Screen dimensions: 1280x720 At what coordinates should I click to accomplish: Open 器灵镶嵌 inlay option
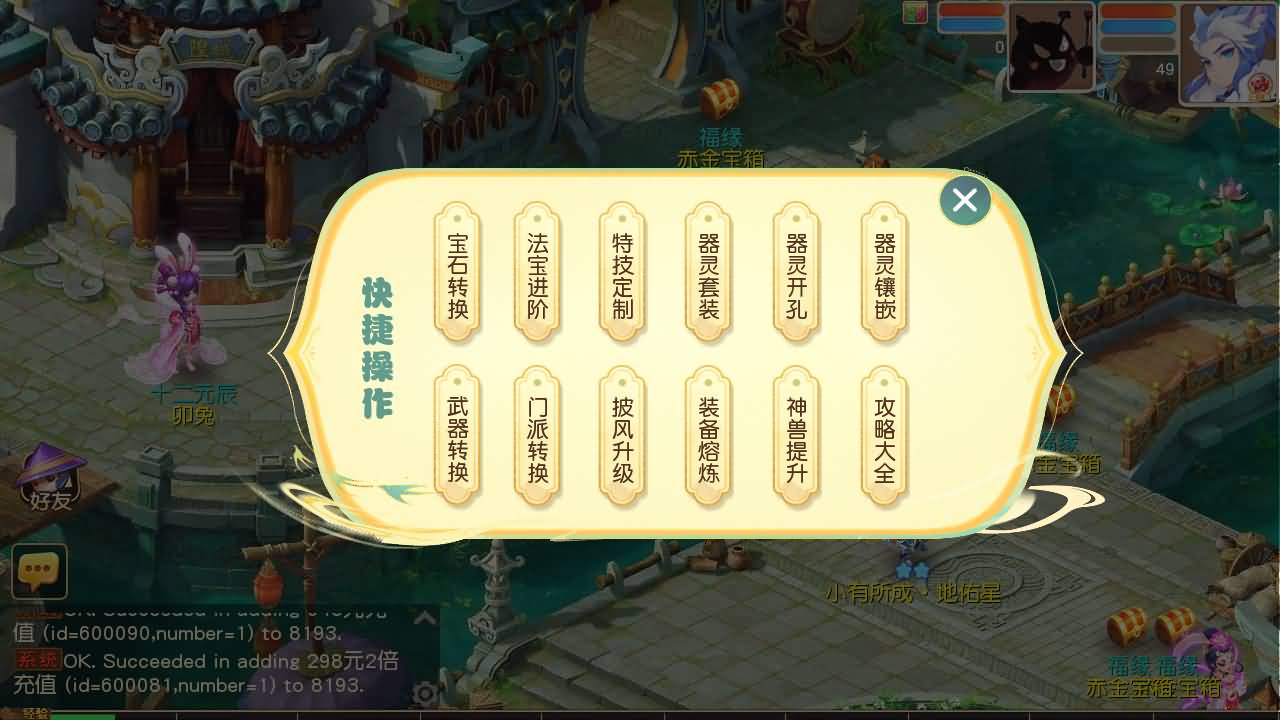pos(882,272)
